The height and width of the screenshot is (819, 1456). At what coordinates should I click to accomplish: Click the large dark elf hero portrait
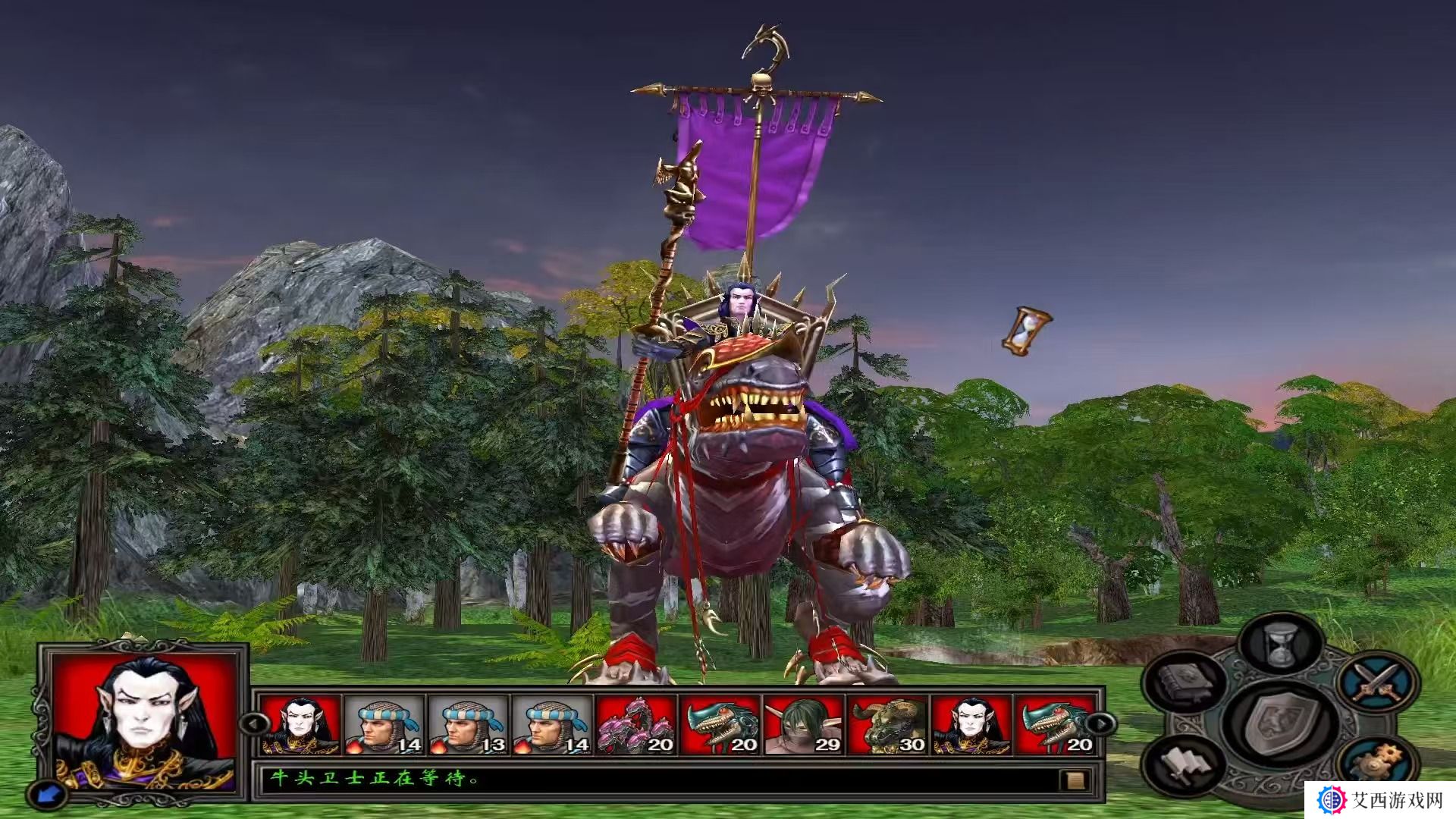tap(144, 720)
